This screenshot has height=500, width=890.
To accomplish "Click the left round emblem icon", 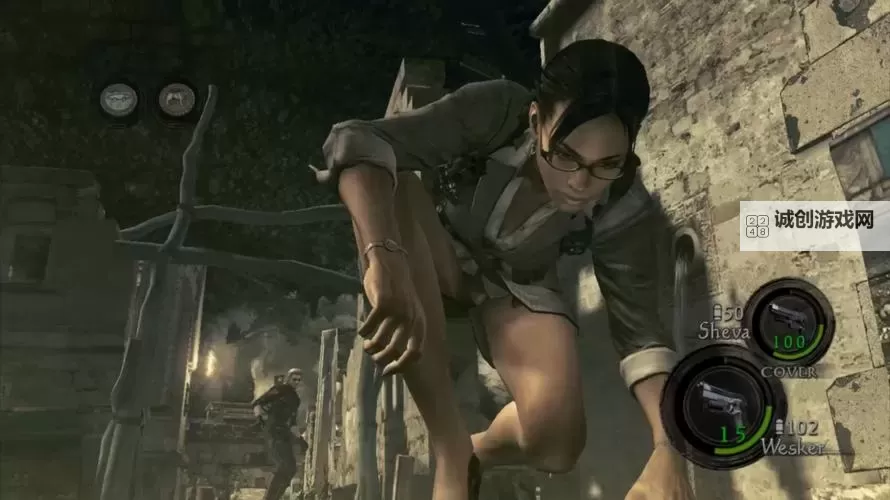I will [118, 99].
